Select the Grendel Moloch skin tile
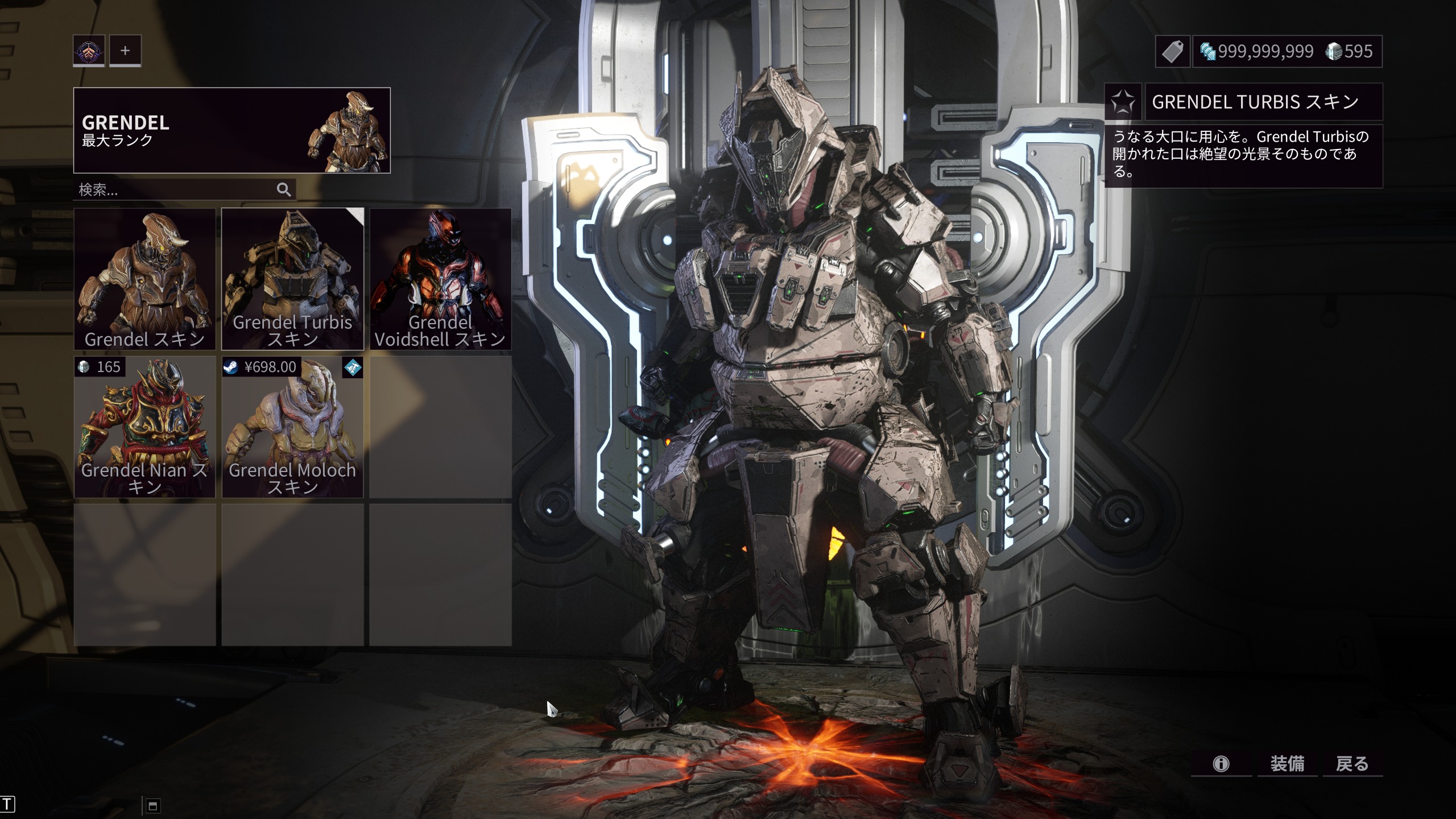Viewport: 1456px width, 819px height. coord(292,427)
